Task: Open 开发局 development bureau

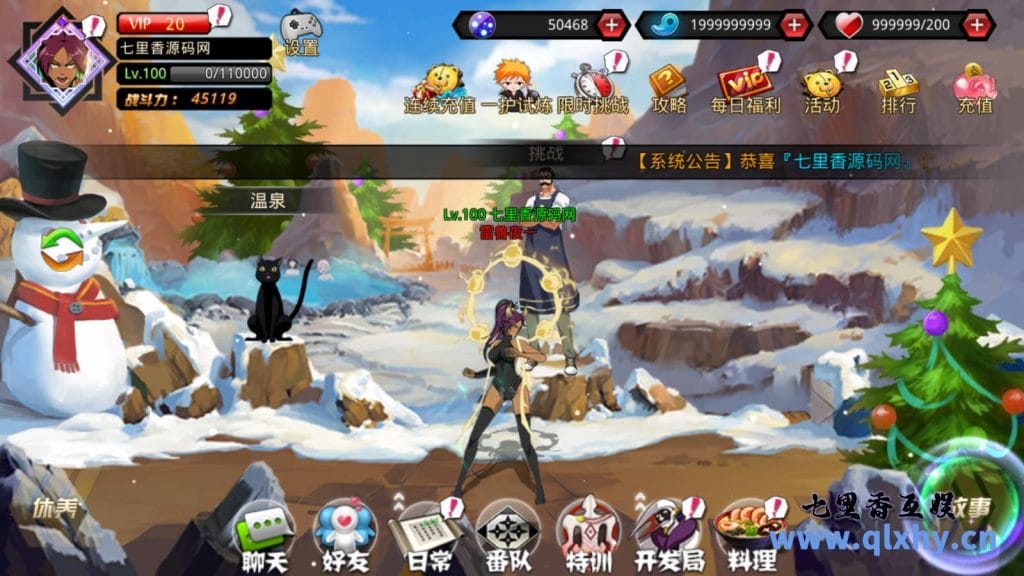Action: [666, 536]
